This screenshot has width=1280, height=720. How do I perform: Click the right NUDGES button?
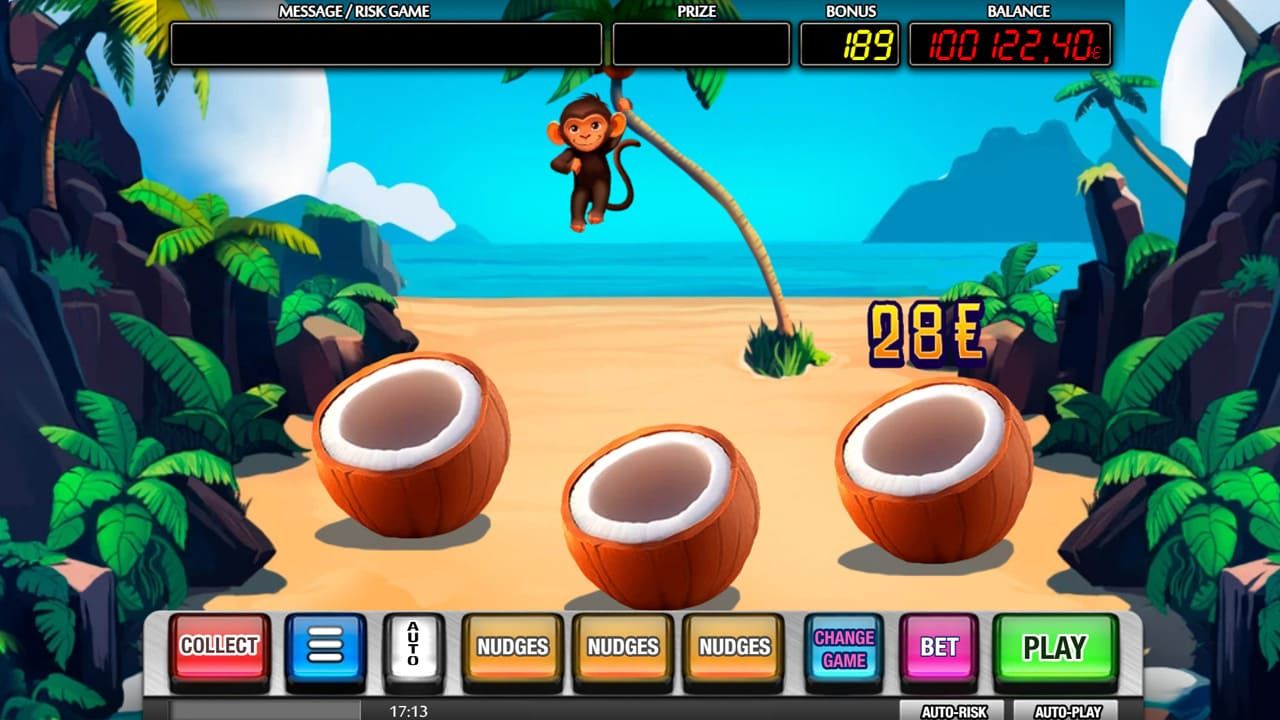coord(734,647)
